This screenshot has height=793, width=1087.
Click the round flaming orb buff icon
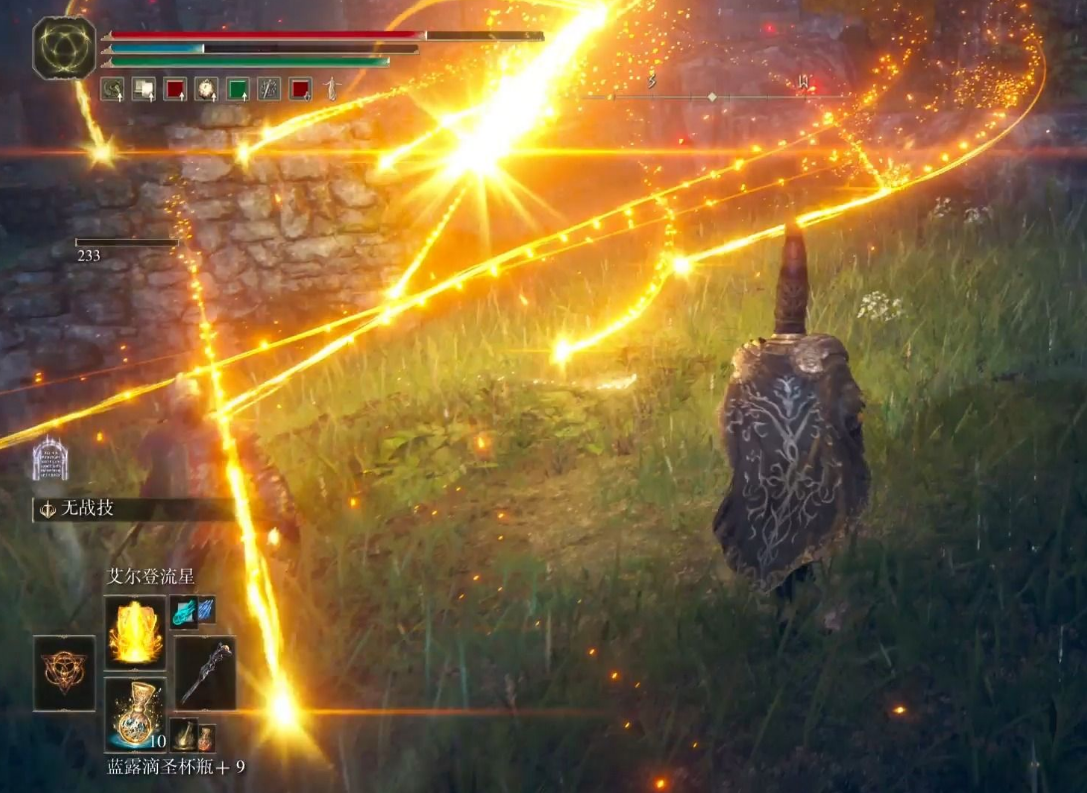point(206,89)
